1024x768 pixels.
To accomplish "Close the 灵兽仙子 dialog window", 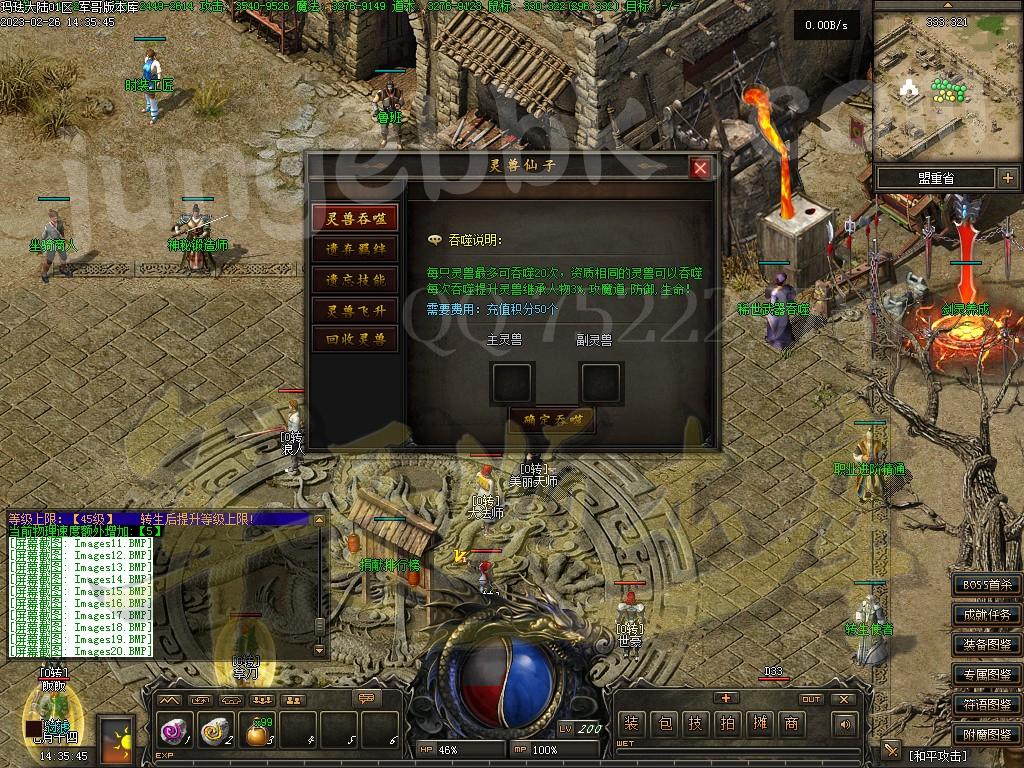I will click(x=701, y=168).
